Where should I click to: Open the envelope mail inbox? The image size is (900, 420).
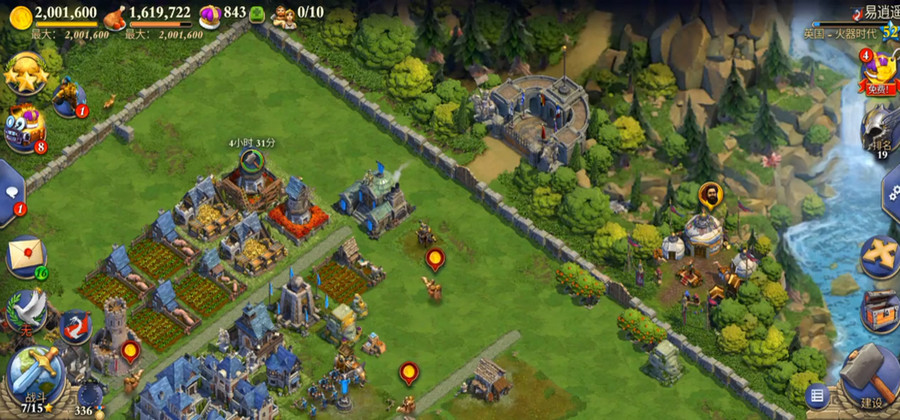[x=26, y=256]
